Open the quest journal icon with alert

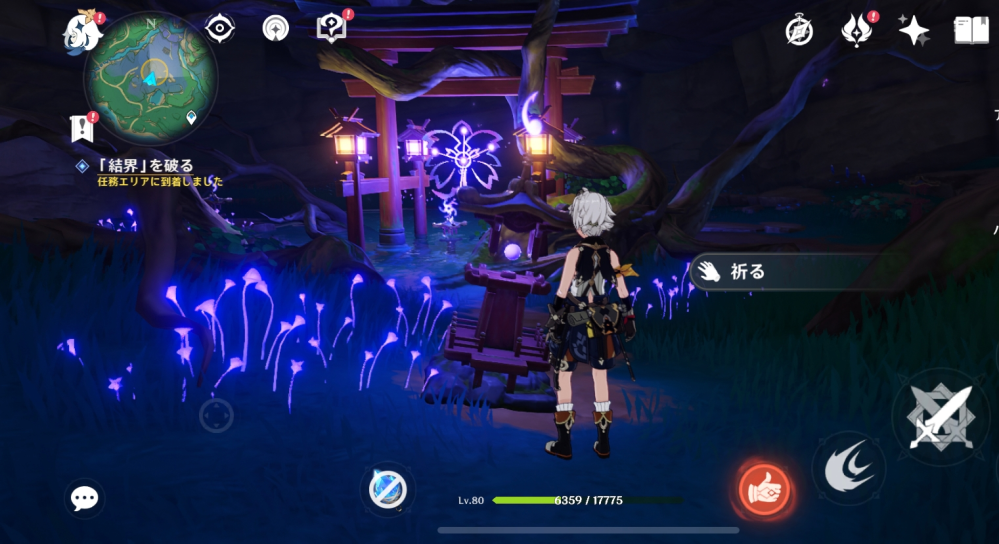click(82, 126)
